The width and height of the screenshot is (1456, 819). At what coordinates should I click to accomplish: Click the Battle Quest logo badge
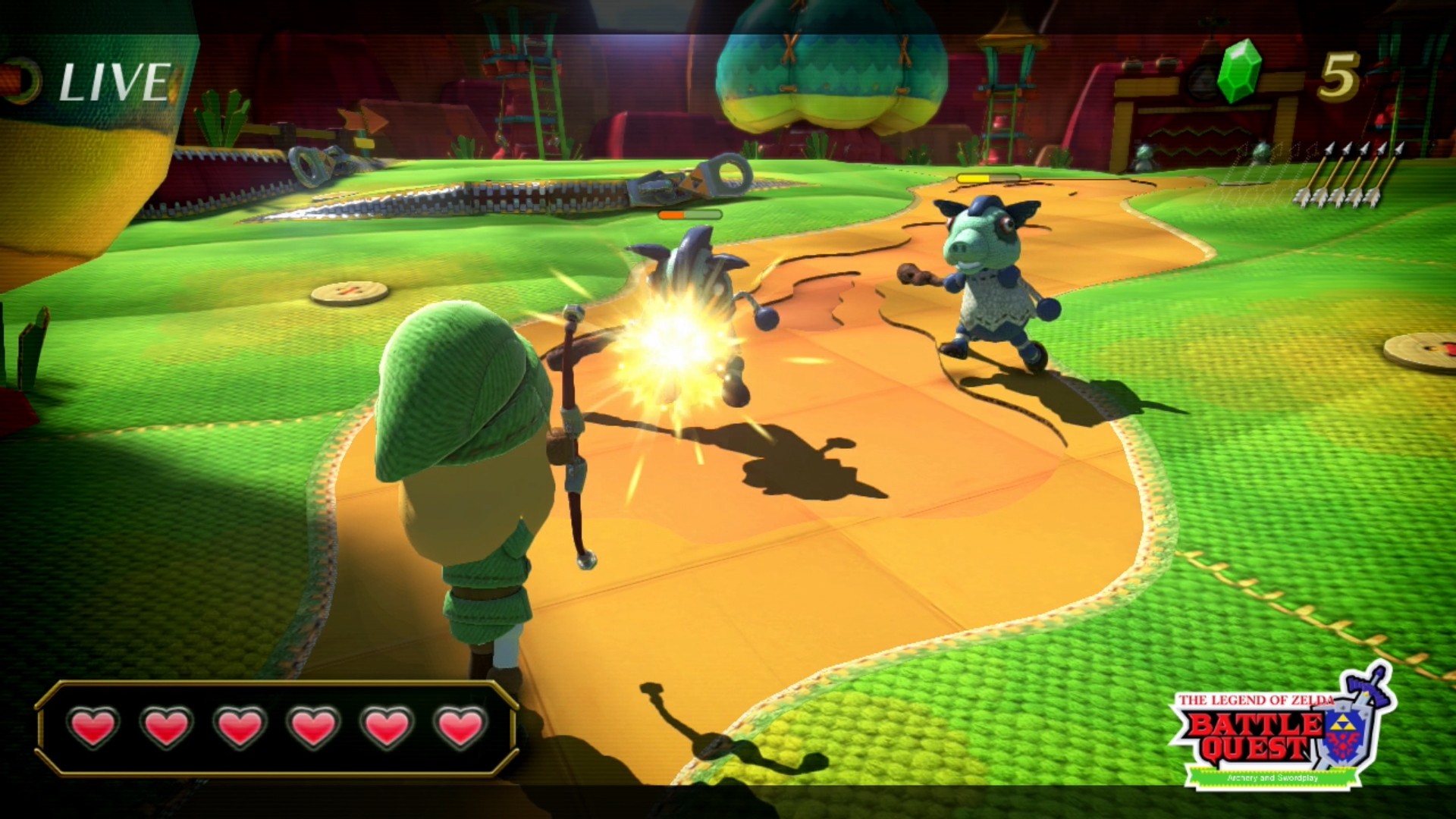[x=1272, y=732]
